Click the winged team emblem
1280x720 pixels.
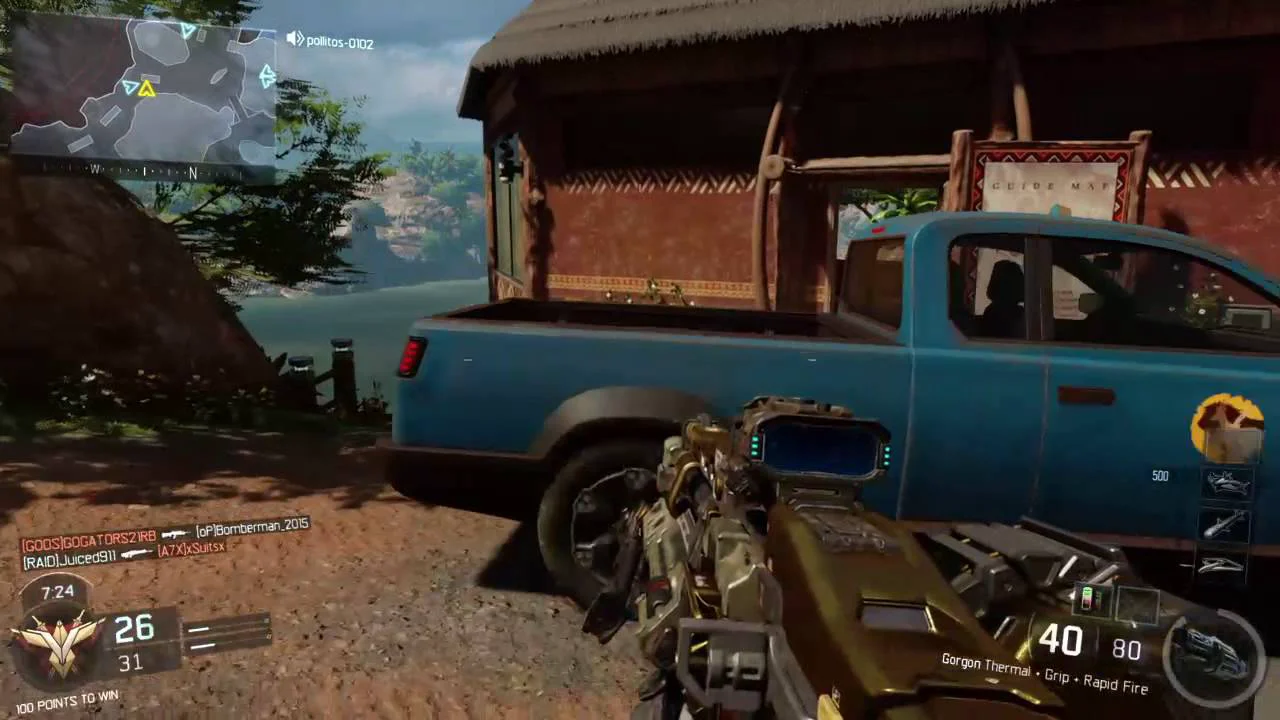click(58, 639)
